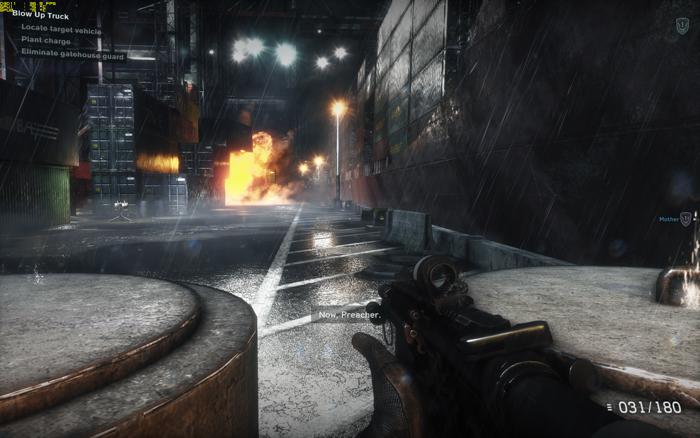Choose the Eliminate gatehouse guard objective
Image resolution: width=700 pixels, height=438 pixels.
click(x=73, y=51)
